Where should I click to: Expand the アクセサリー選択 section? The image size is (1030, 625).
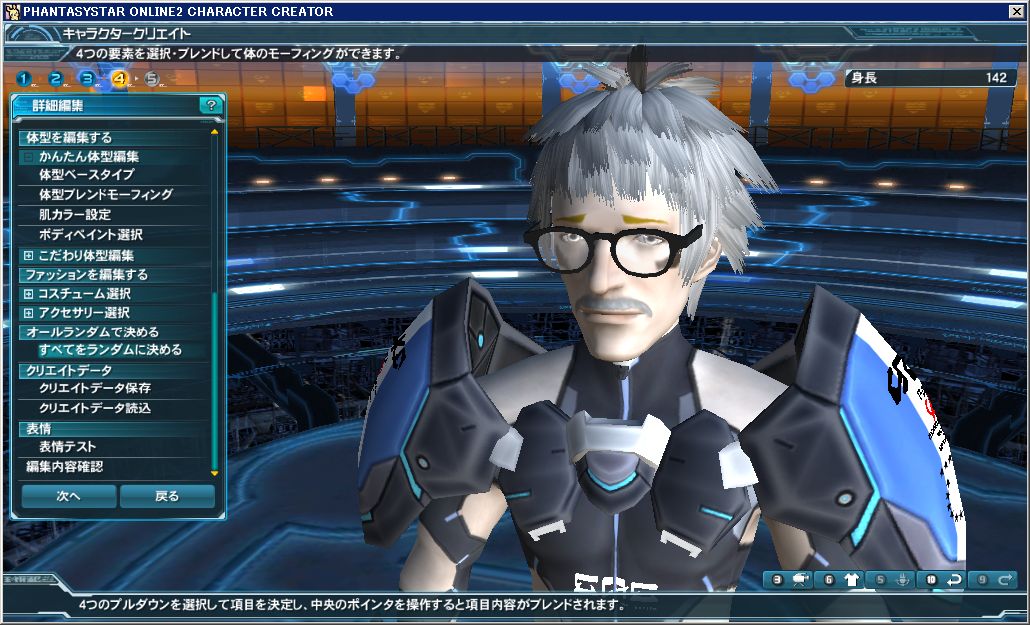click(x=28, y=313)
